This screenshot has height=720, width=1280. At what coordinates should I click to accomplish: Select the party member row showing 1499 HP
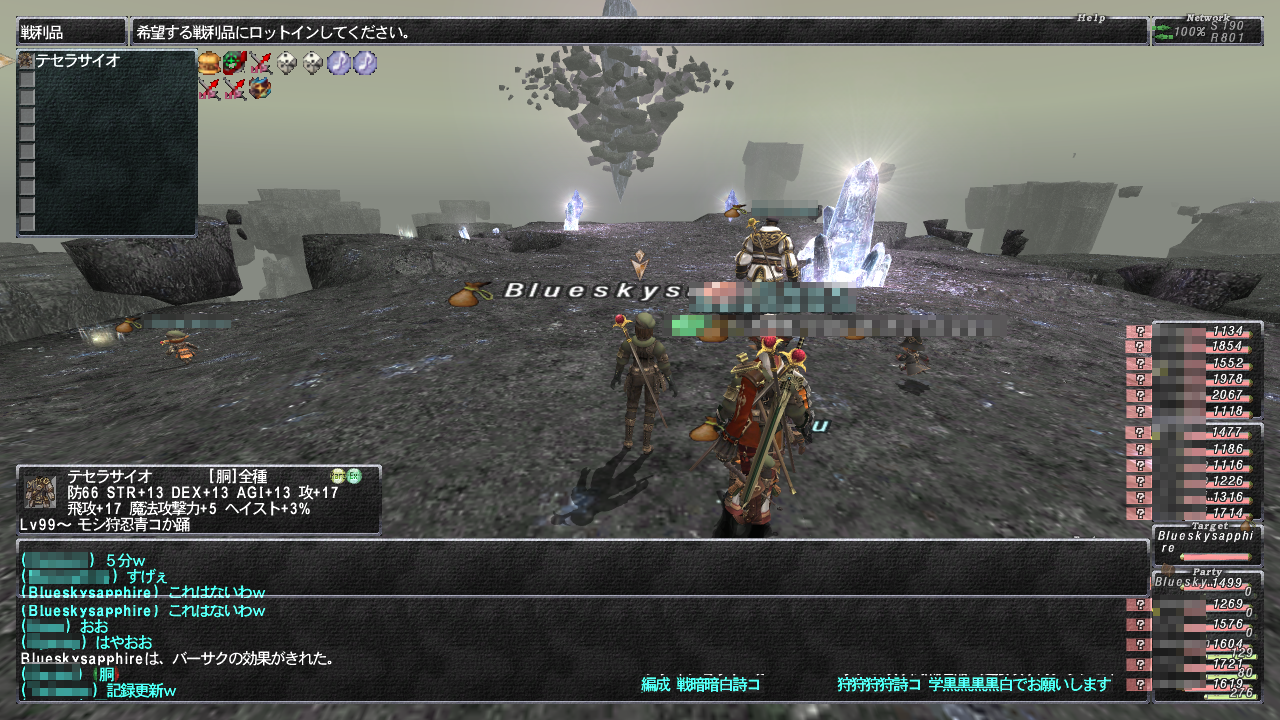click(1206, 583)
